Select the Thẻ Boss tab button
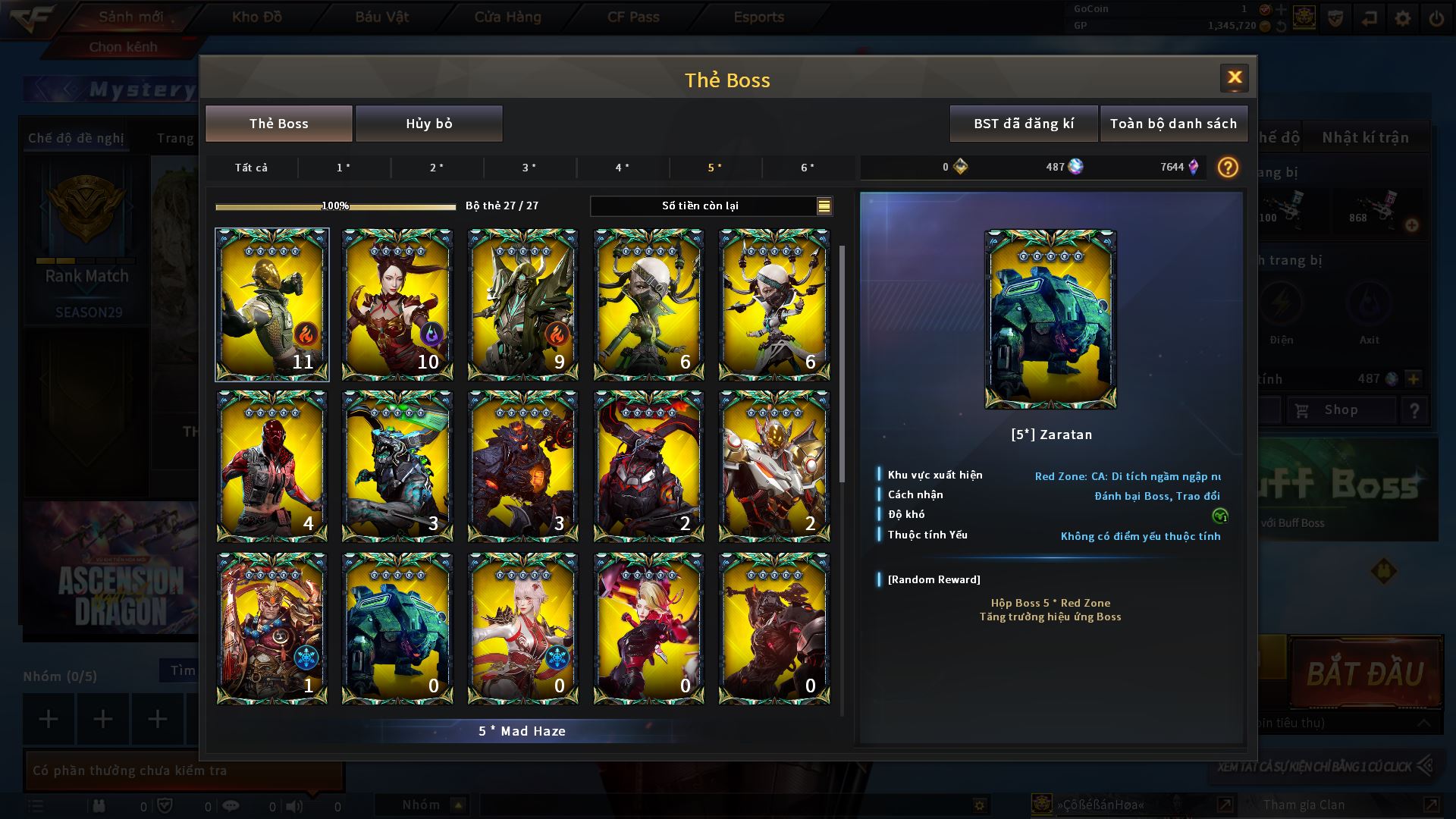The width and height of the screenshot is (1456, 819). (x=278, y=124)
